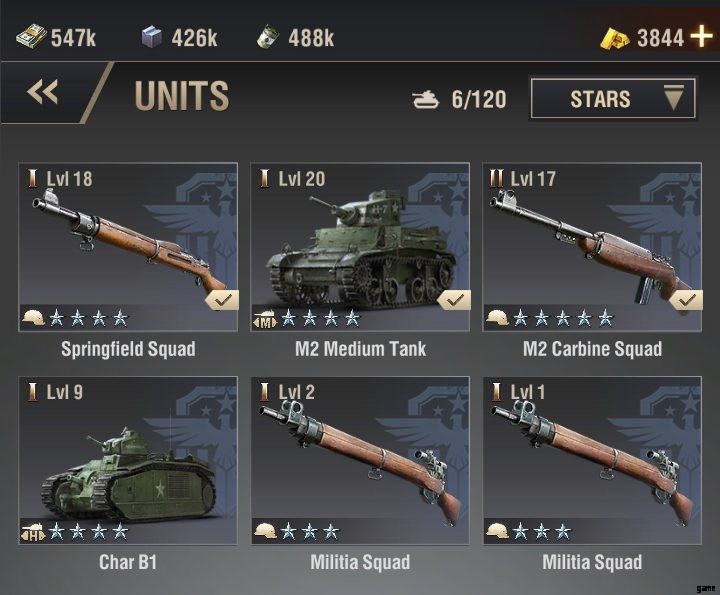Pick the Lvl 2 Militia Squad card
The image size is (720, 595).
coord(360,460)
